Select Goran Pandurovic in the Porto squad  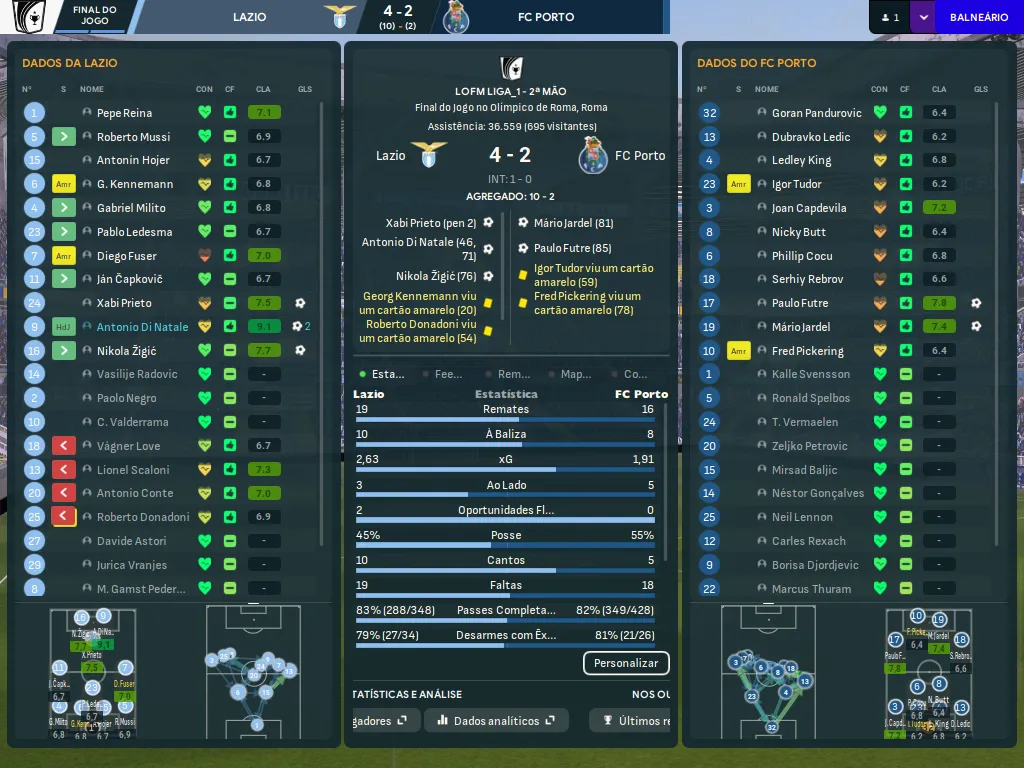pyautogui.click(x=816, y=113)
